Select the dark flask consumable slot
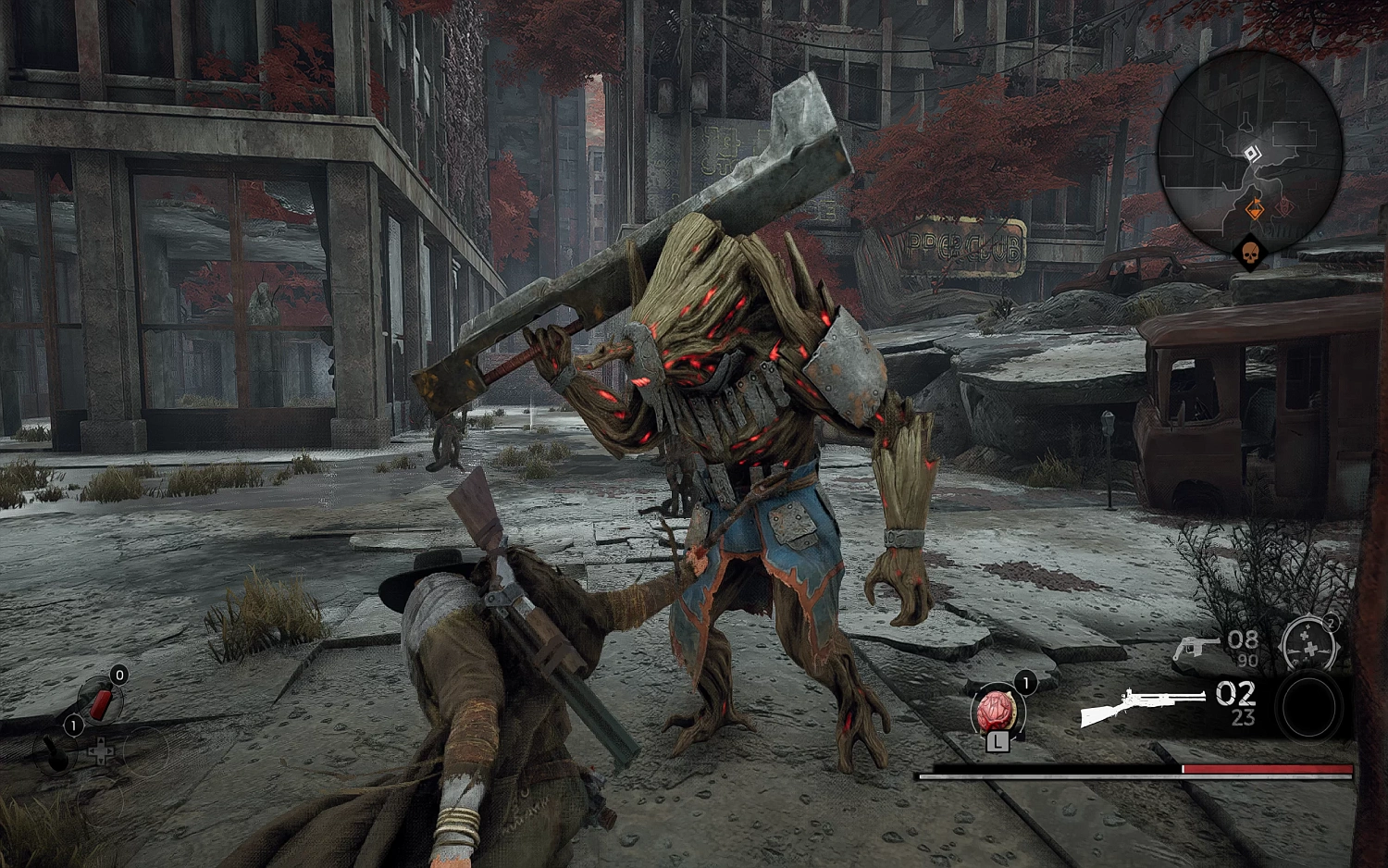This screenshot has width=1388, height=868. point(57,753)
